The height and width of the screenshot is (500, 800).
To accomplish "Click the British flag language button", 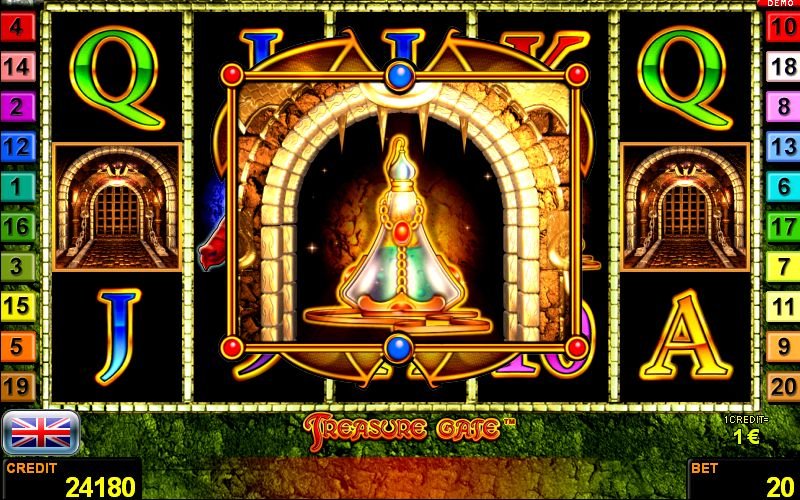I will [x=41, y=432].
